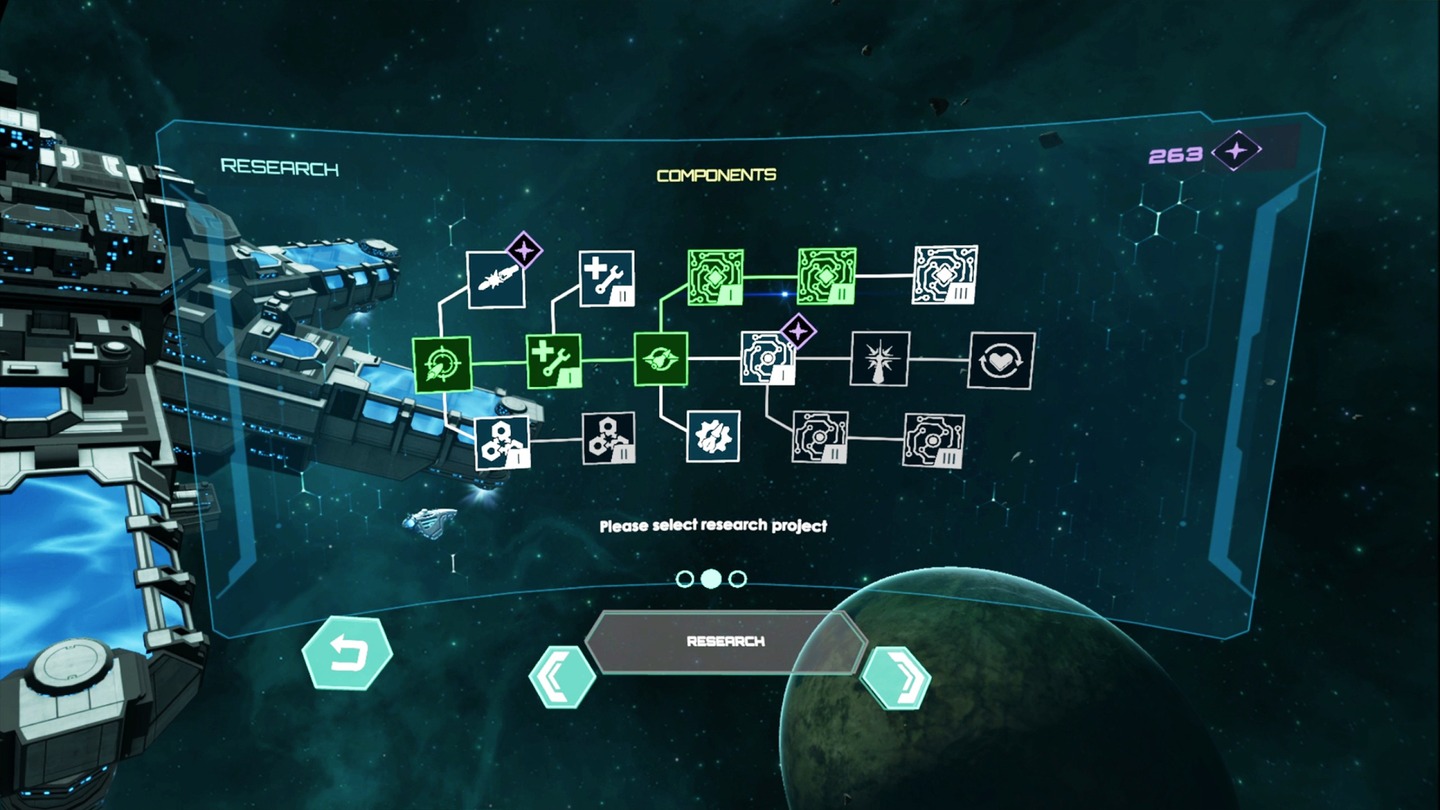Click the highlighted middle page dot
This screenshot has height=810, width=1440.
pos(712,578)
